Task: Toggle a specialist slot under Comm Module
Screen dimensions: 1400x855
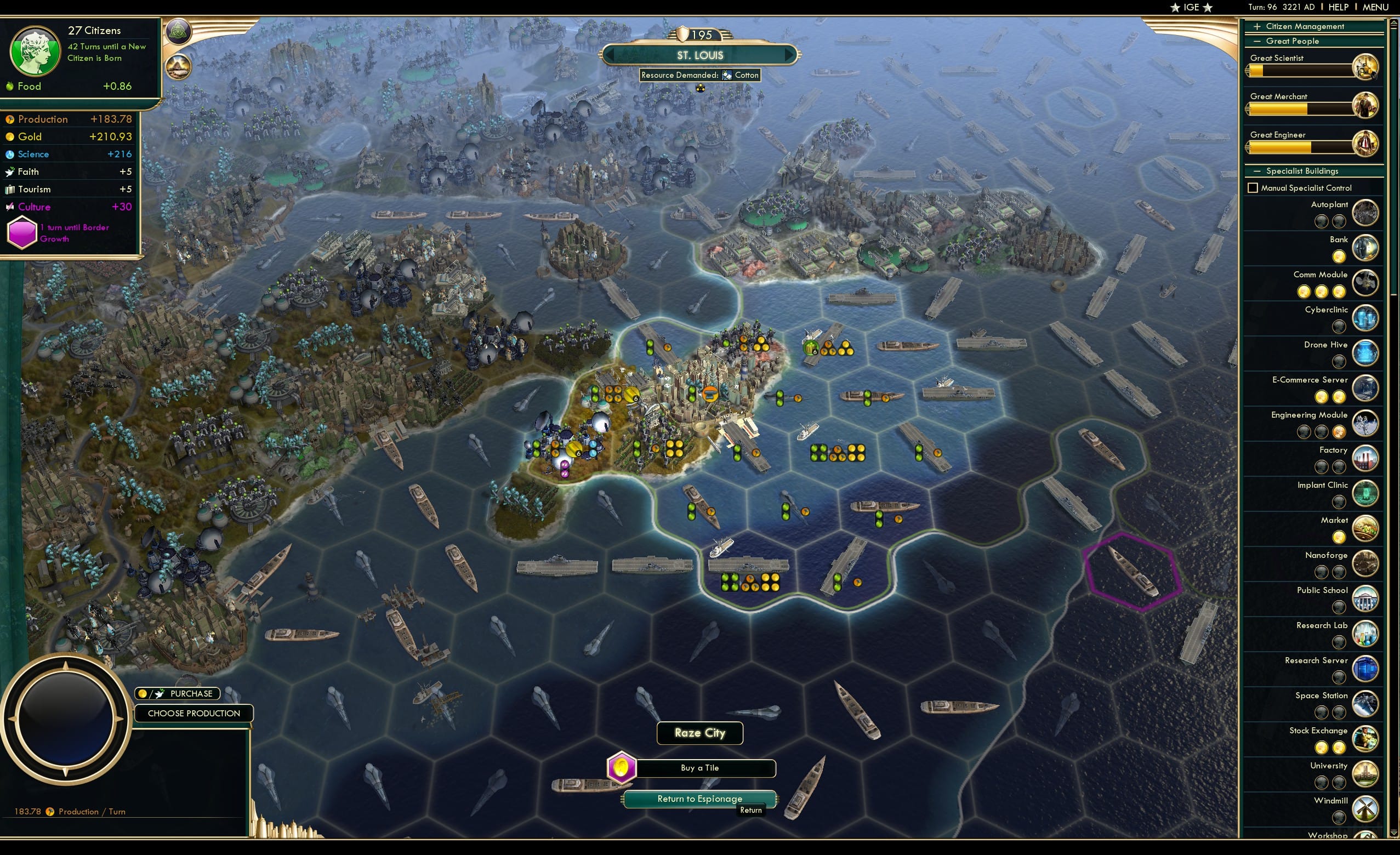Action: coord(1304,292)
